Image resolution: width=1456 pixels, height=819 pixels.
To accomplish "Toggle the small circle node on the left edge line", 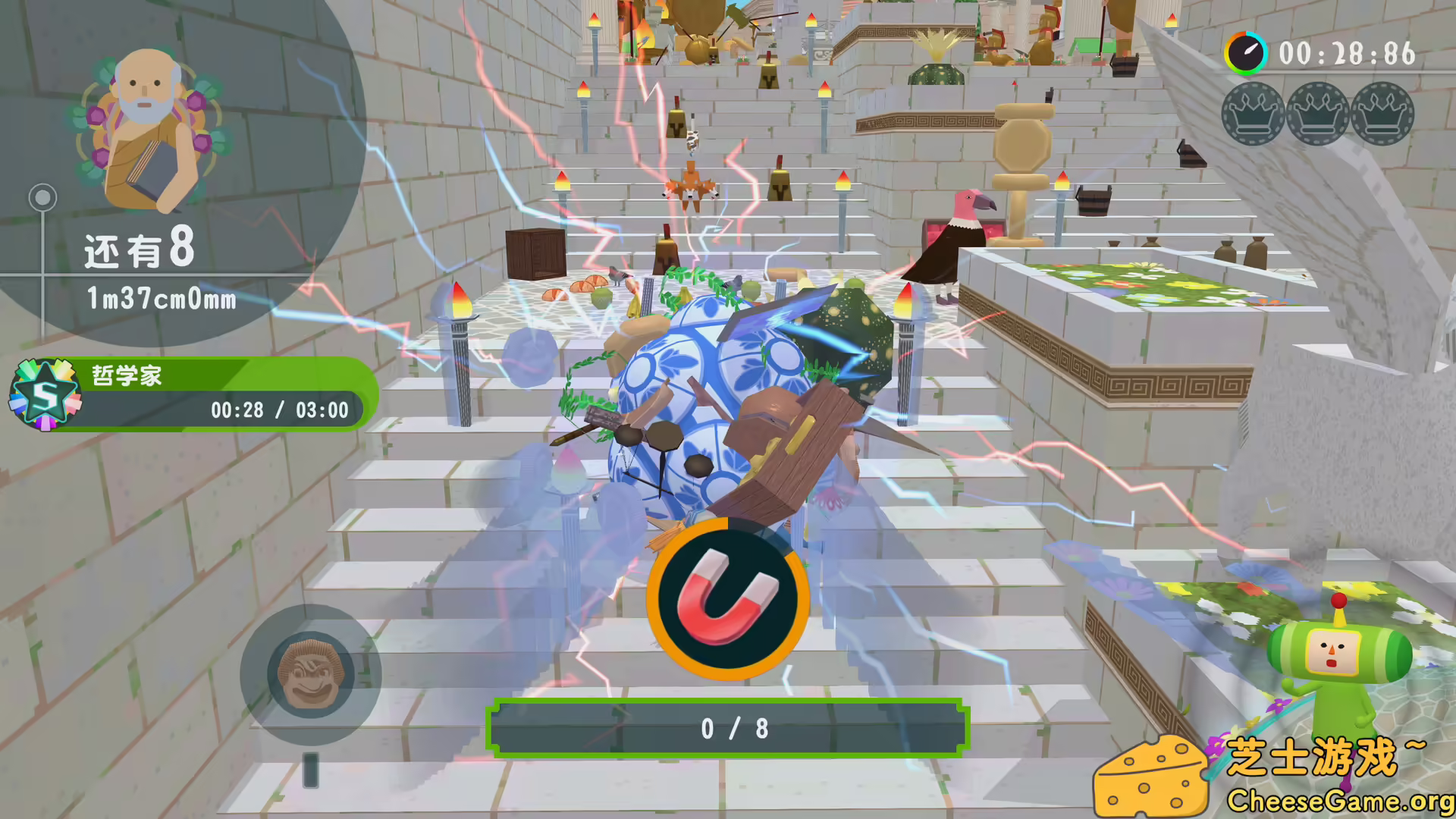I will (x=43, y=196).
